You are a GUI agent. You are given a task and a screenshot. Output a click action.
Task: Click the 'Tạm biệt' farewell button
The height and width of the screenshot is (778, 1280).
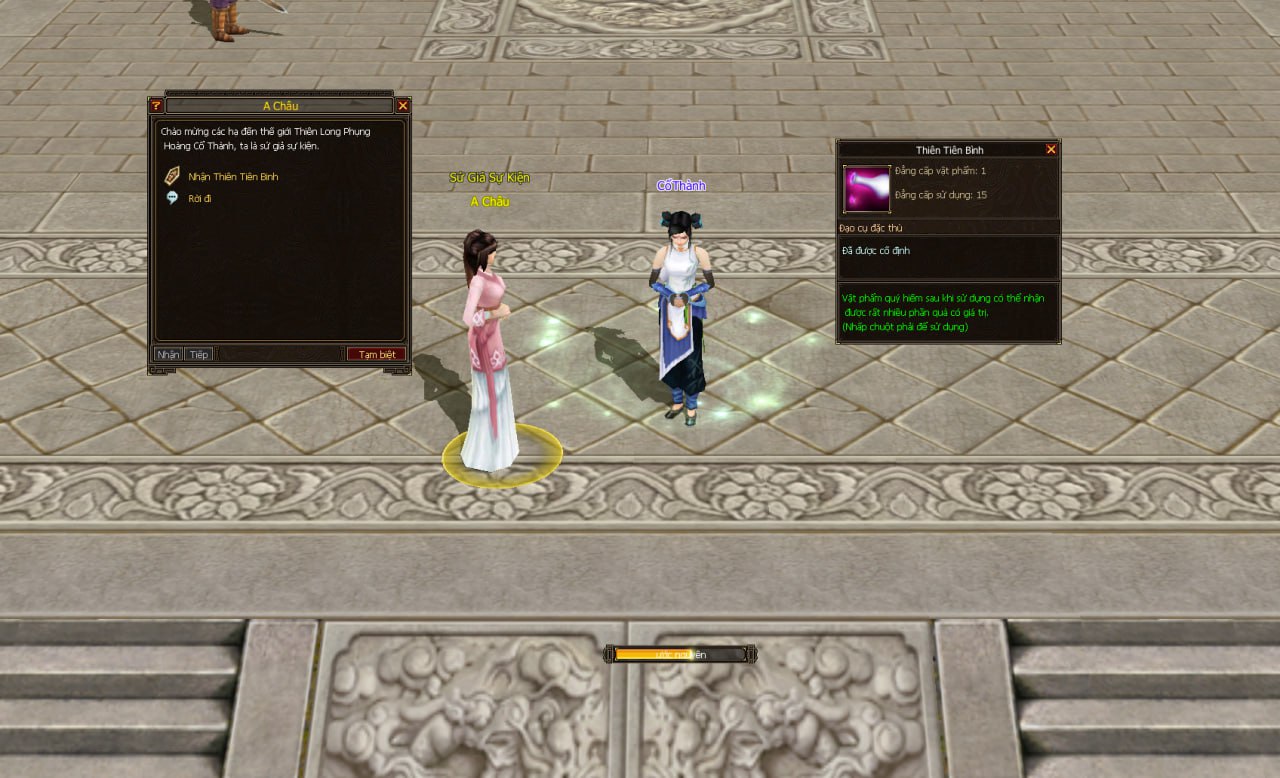[x=377, y=354]
